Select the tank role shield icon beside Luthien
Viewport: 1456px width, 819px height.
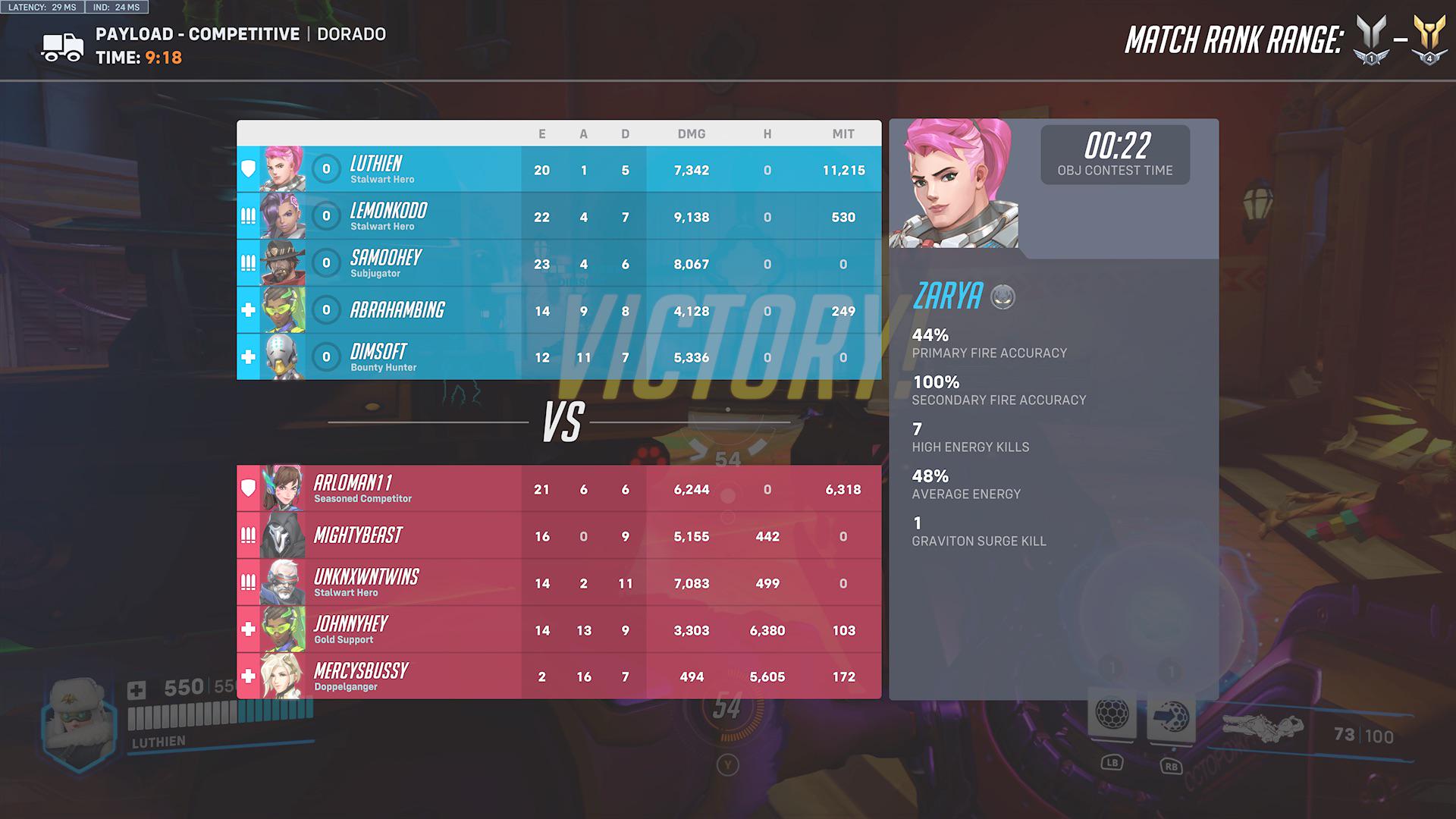pos(248,169)
